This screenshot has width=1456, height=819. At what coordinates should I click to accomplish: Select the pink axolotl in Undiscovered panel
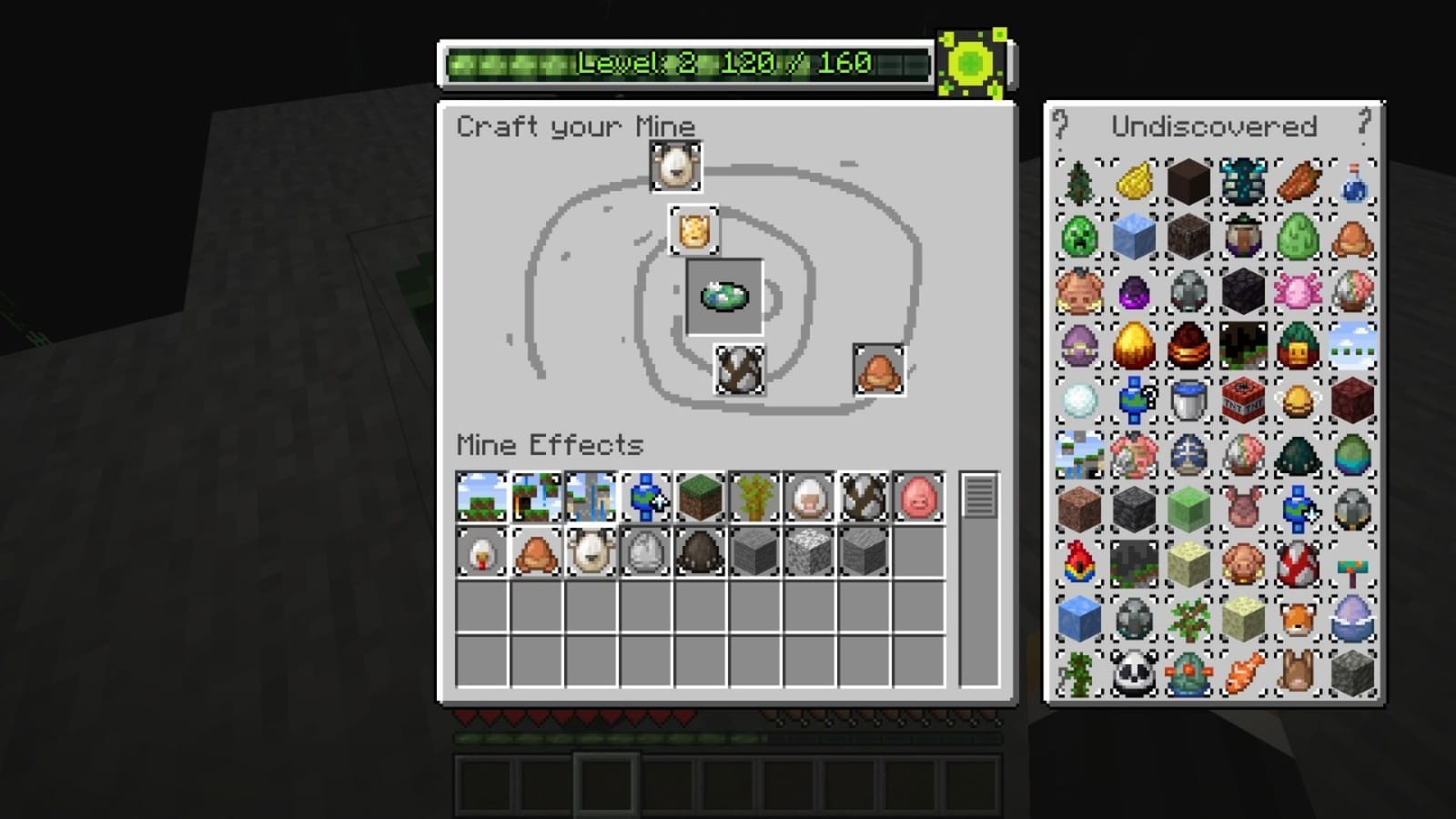tap(1297, 291)
